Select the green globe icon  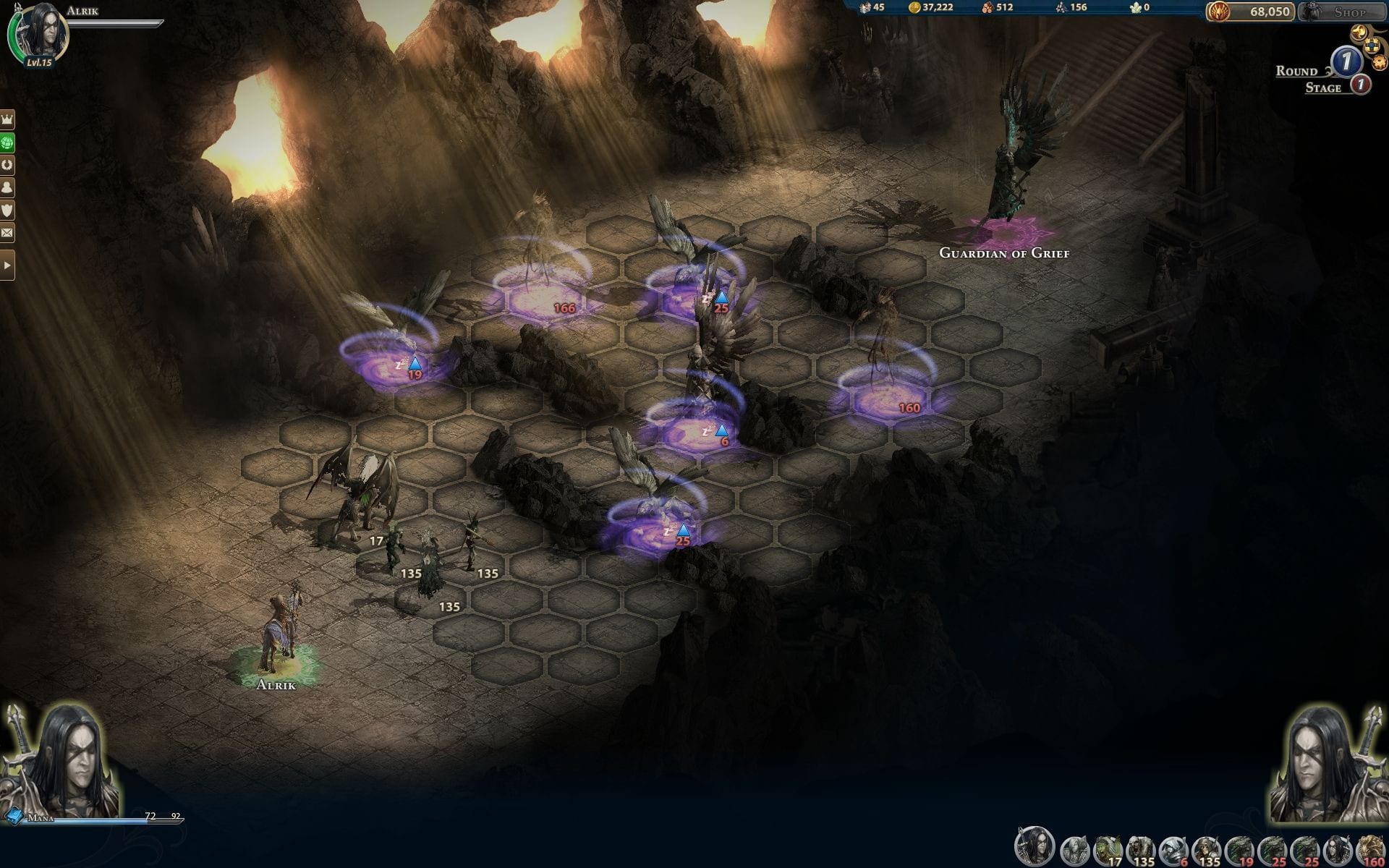pyautogui.click(x=7, y=142)
